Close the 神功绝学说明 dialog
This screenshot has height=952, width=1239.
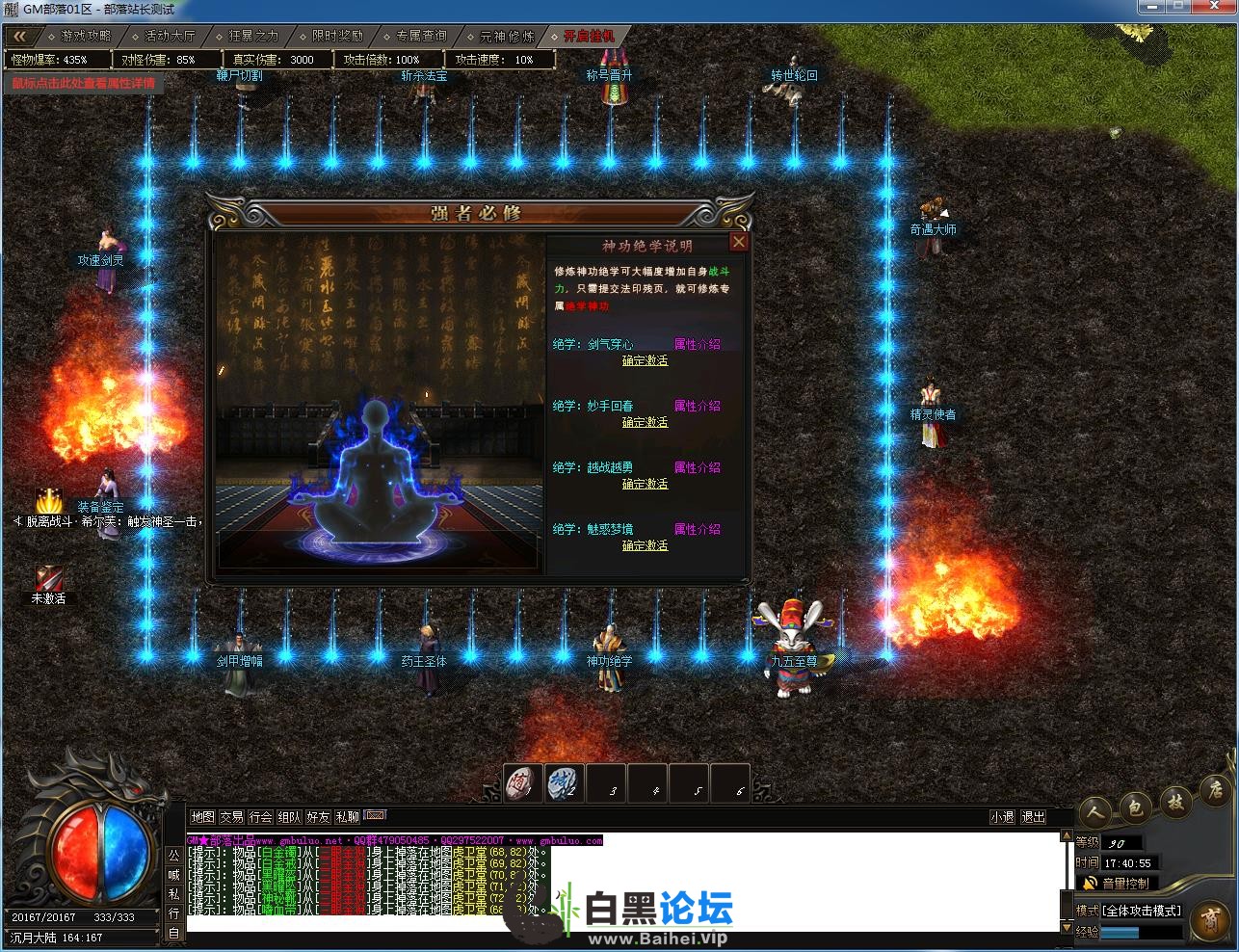(739, 242)
